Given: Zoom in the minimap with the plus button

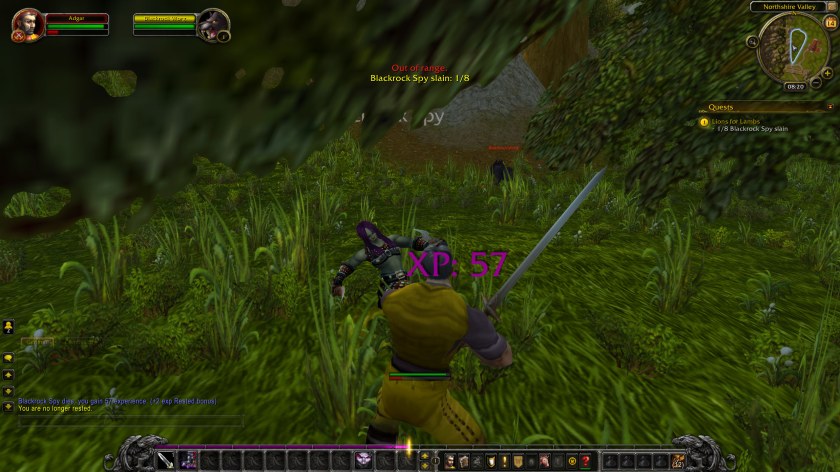Looking at the screenshot, I should pyautogui.click(x=827, y=73).
